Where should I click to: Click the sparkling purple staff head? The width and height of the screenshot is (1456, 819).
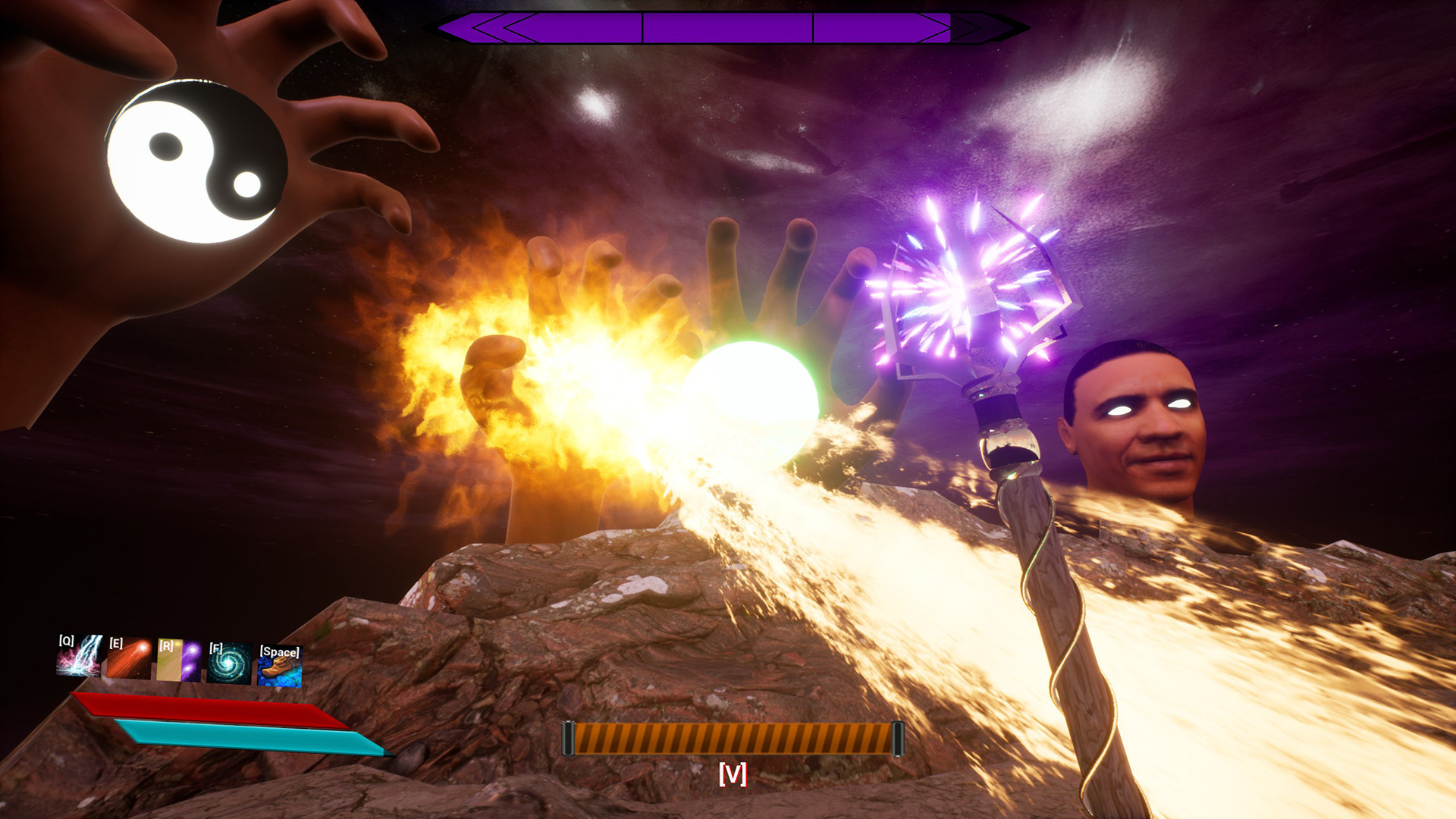(x=963, y=288)
